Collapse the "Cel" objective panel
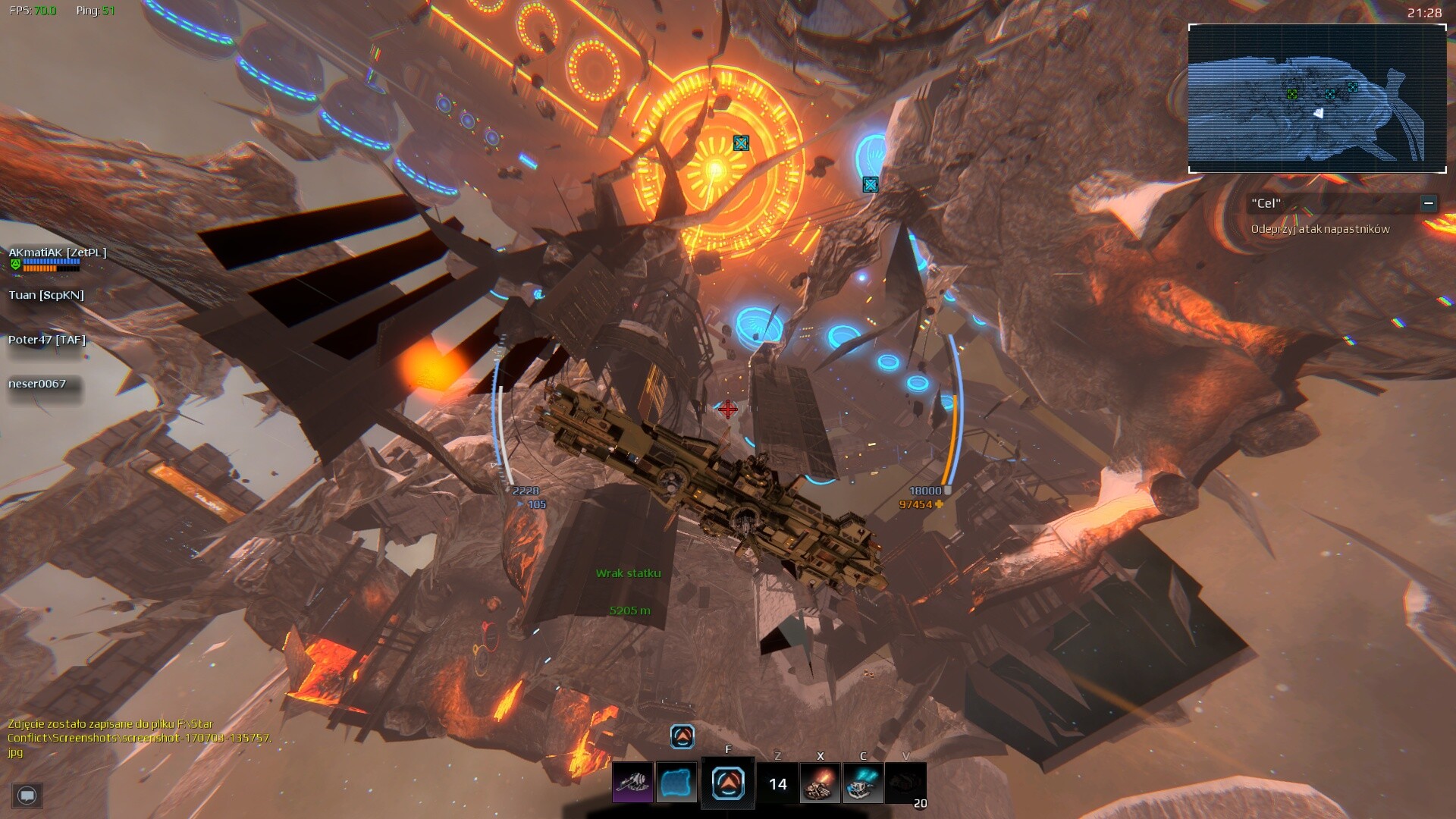 1428,203
